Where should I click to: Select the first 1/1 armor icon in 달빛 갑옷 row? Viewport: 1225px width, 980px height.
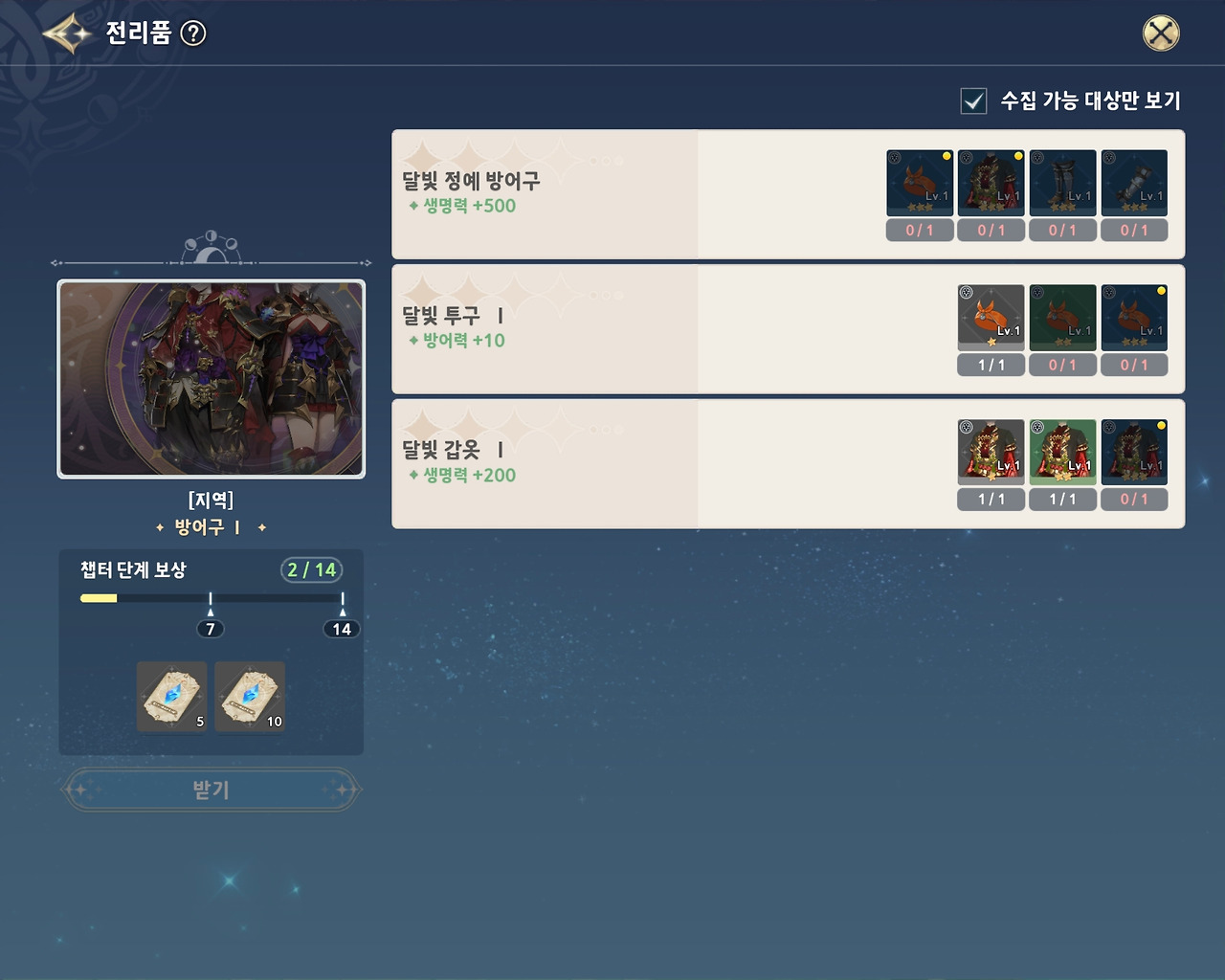point(991,451)
